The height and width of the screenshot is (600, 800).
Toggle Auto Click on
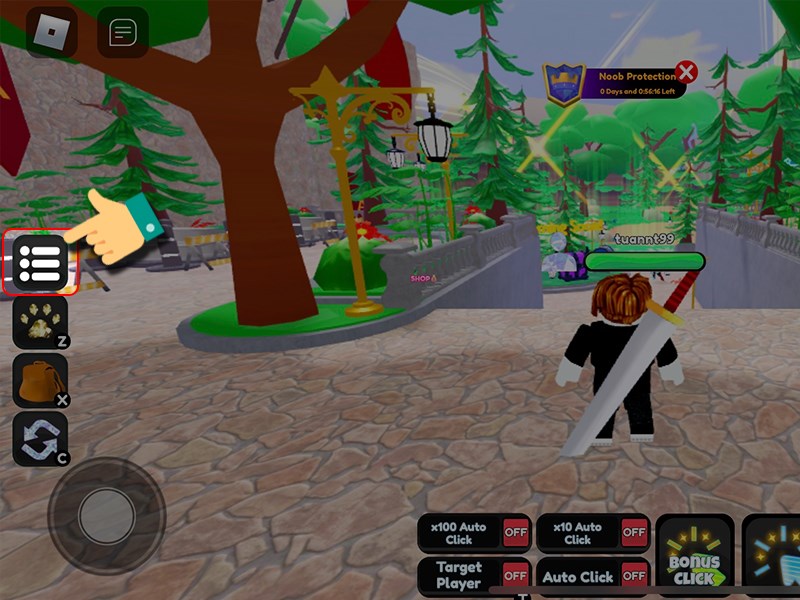[x=633, y=576]
